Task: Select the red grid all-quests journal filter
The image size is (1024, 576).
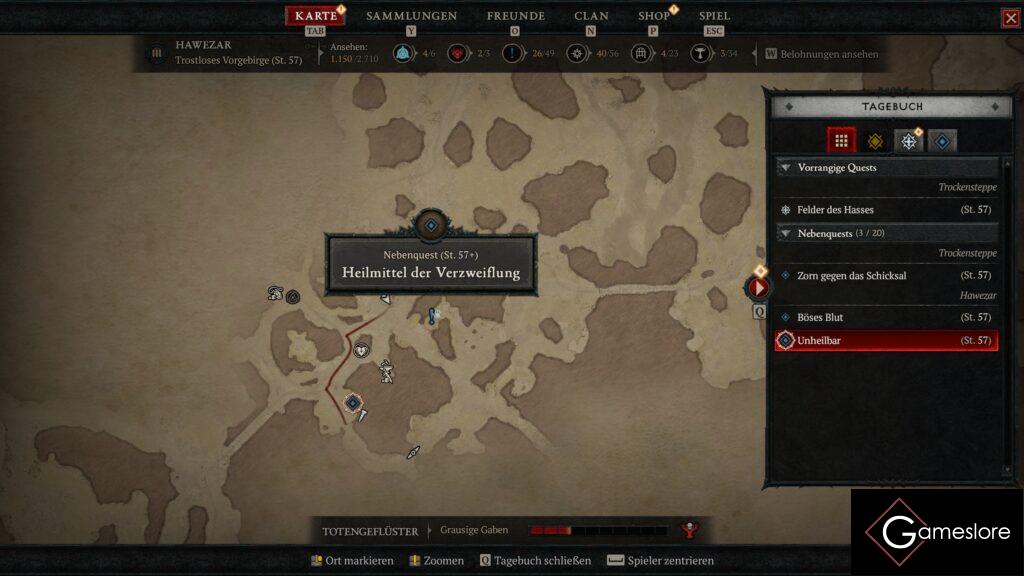Action: tap(841, 141)
